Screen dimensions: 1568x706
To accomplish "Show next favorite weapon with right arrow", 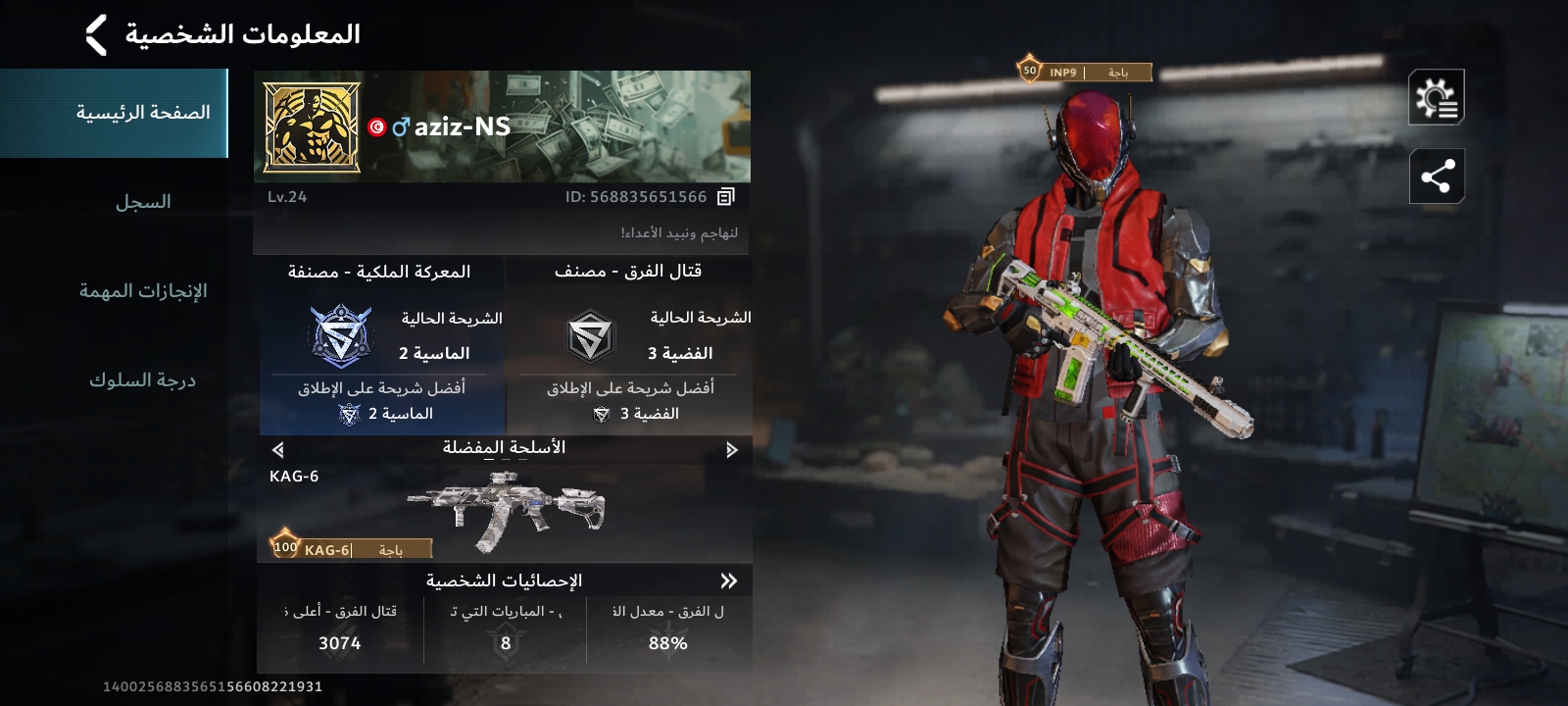I will point(731,450).
